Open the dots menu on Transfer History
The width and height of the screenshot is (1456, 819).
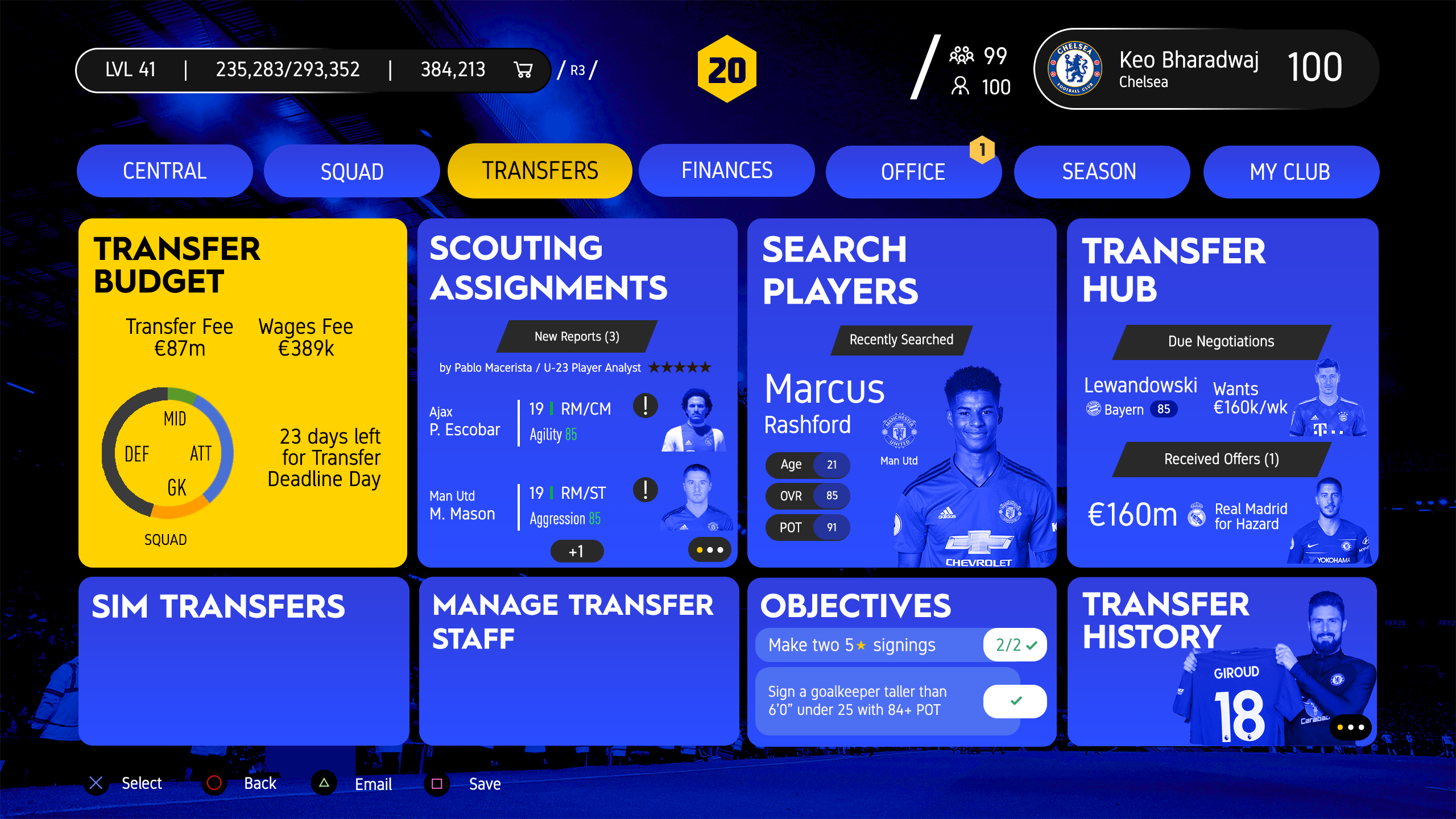click(x=1351, y=726)
